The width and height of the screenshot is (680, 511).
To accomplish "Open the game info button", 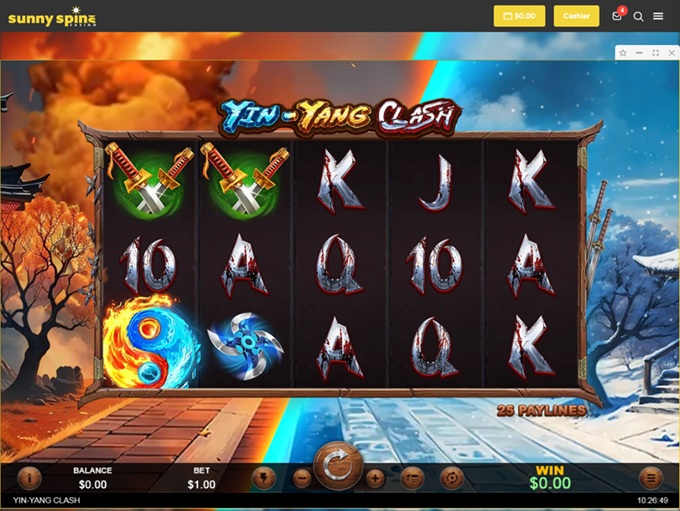I will tap(29, 478).
